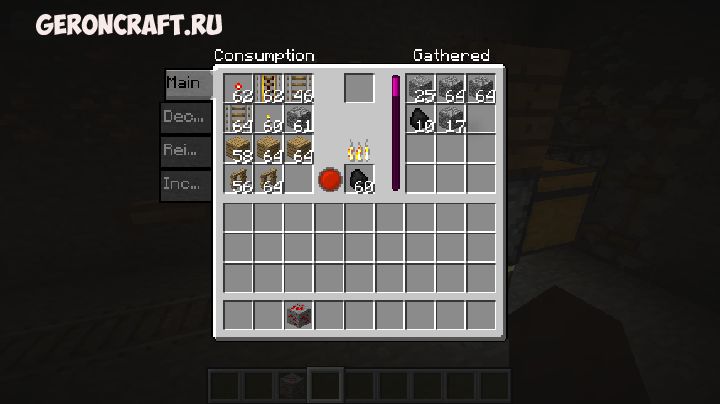The image size is (720, 404).
Task: Open the Dec... tab
Action: (x=187, y=117)
